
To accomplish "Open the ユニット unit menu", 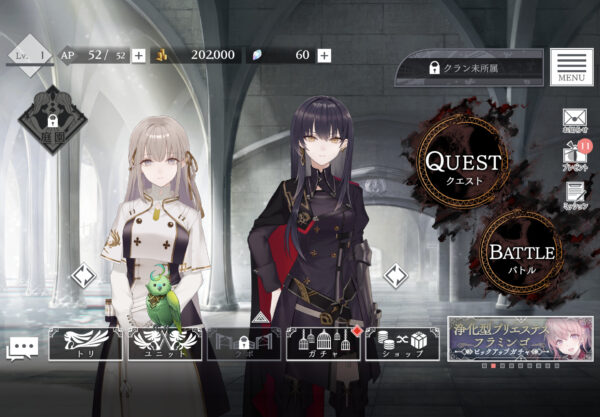I will [165, 343].
